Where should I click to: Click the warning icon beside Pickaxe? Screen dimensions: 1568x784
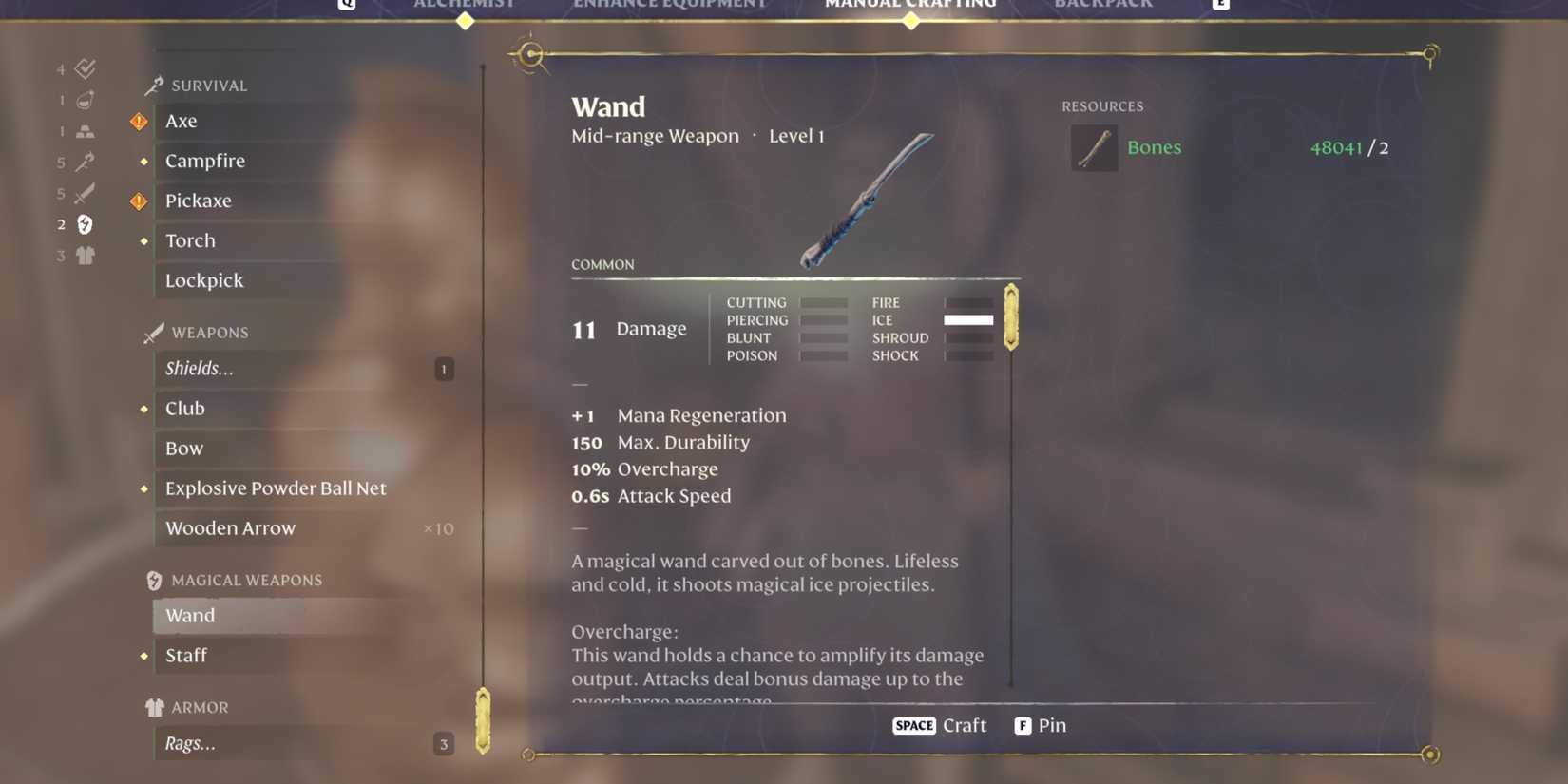tap(139, 201)
